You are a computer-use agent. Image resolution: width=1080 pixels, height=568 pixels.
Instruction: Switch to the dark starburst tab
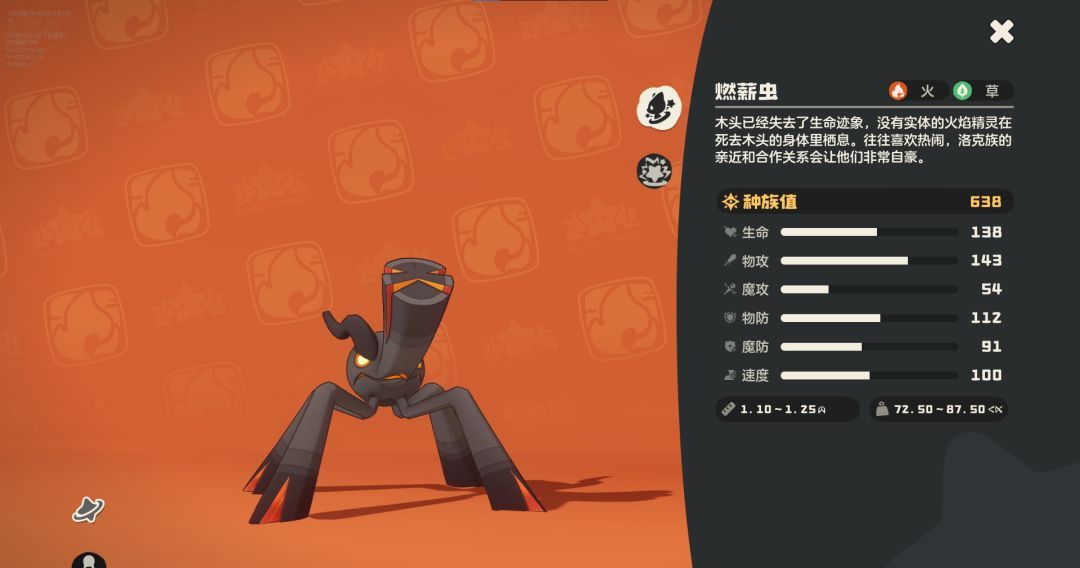click(655, 171)
